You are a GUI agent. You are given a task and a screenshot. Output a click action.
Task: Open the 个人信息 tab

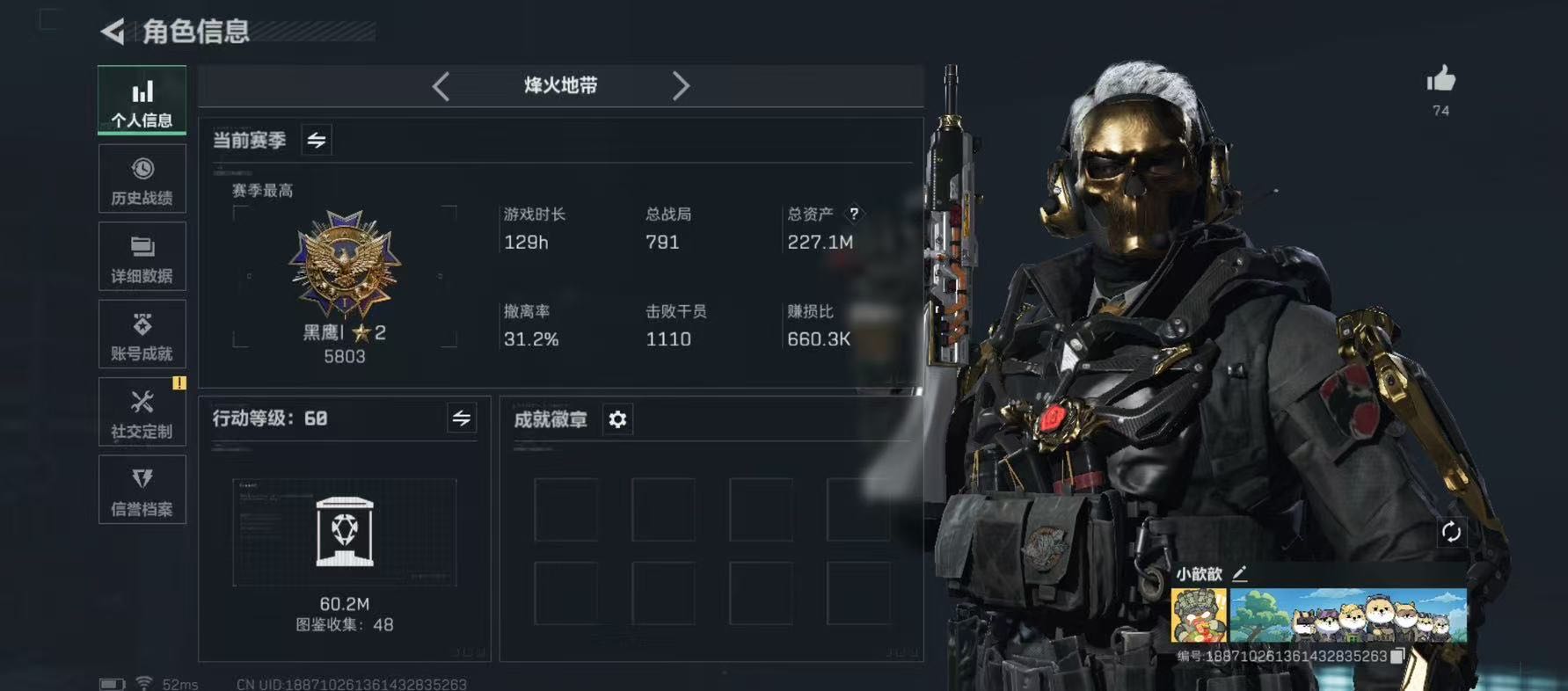(142, 99)
